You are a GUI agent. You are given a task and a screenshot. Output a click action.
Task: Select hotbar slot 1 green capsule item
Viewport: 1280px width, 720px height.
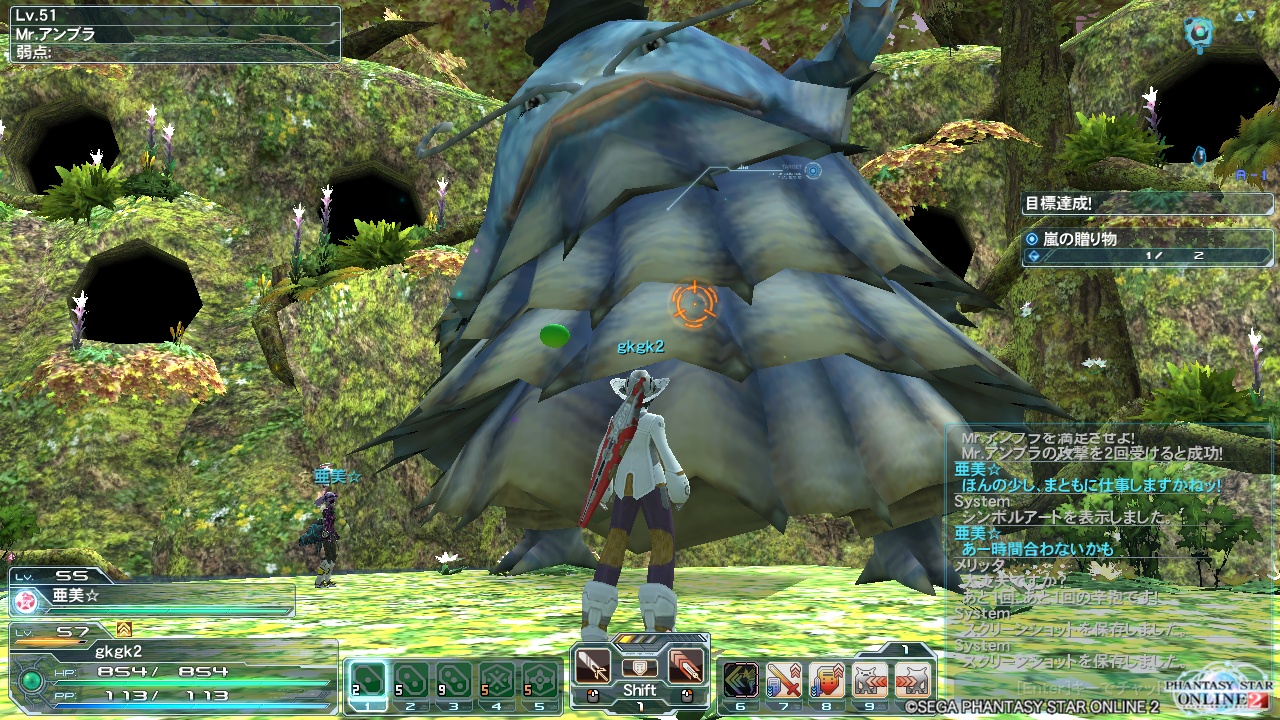pos(367,679)
